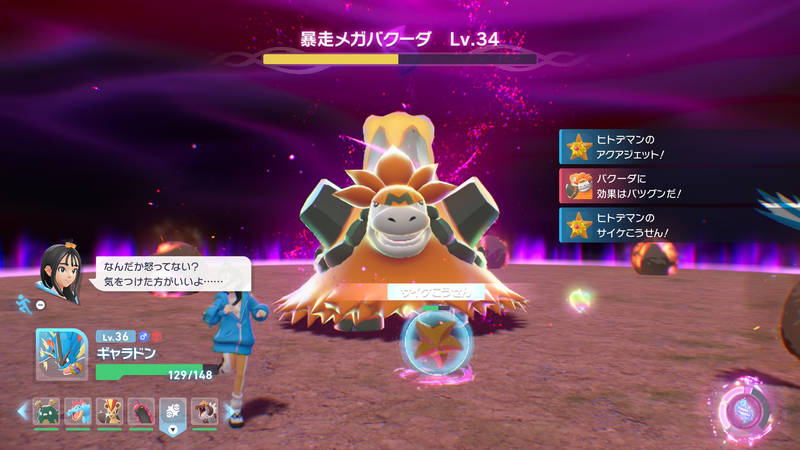Open the Gyarados portrait panel

[x=61, y=355]
